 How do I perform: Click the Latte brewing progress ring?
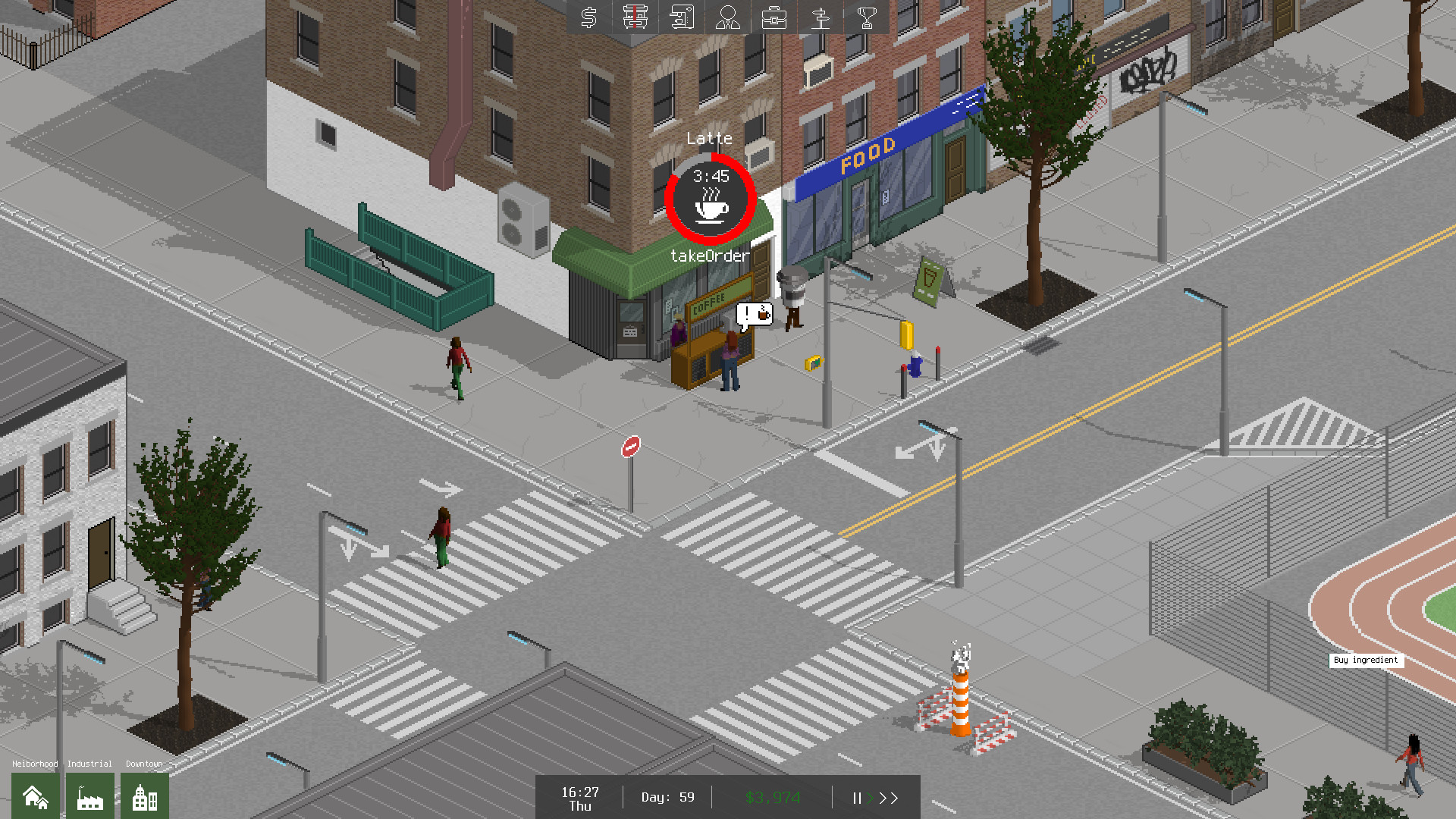click(710, 199)
